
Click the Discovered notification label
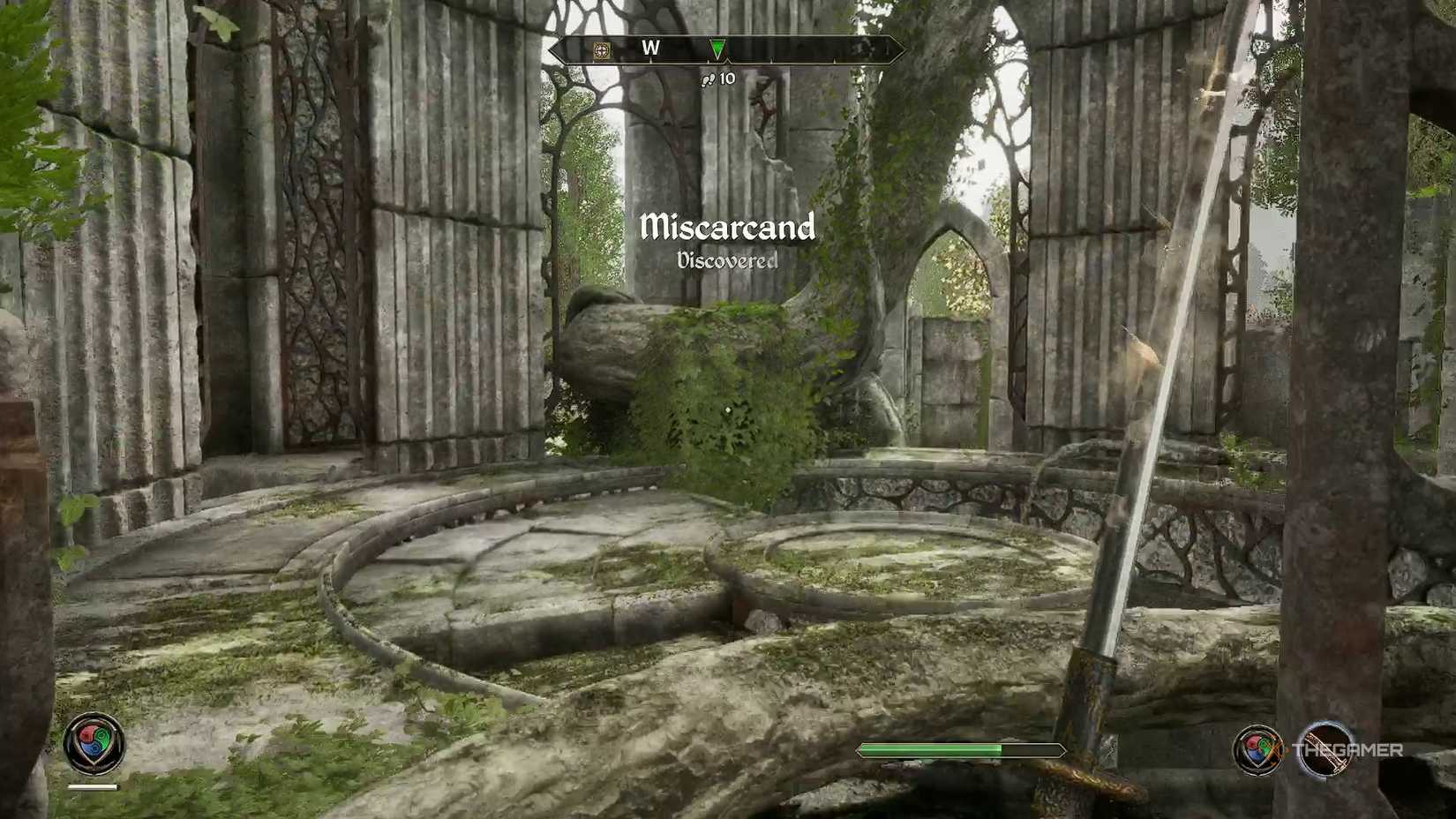(x=727, y=260)
